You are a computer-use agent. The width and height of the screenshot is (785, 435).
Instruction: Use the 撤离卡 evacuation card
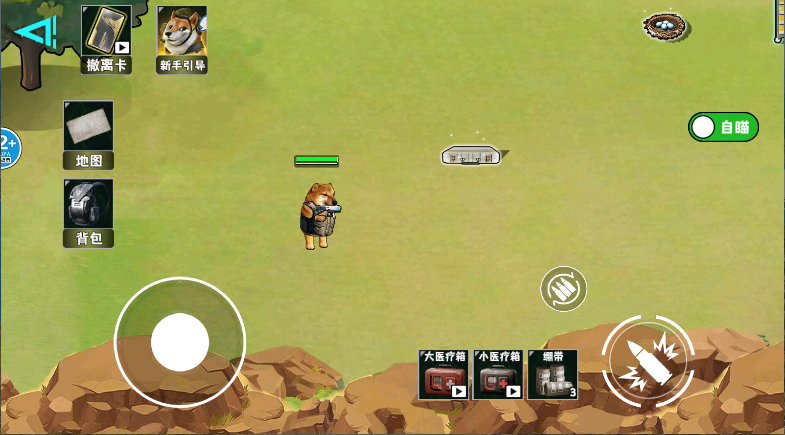pyautogui.click(x=106, y=38)
